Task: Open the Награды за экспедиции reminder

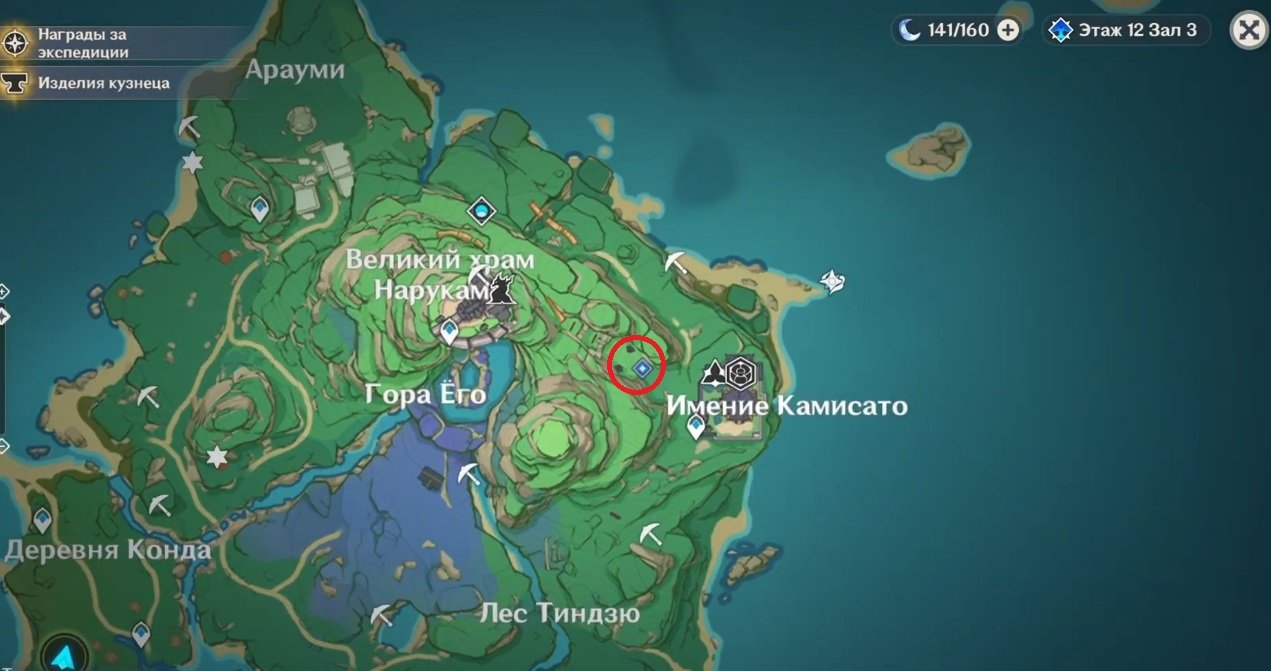Action: [82, 43]
